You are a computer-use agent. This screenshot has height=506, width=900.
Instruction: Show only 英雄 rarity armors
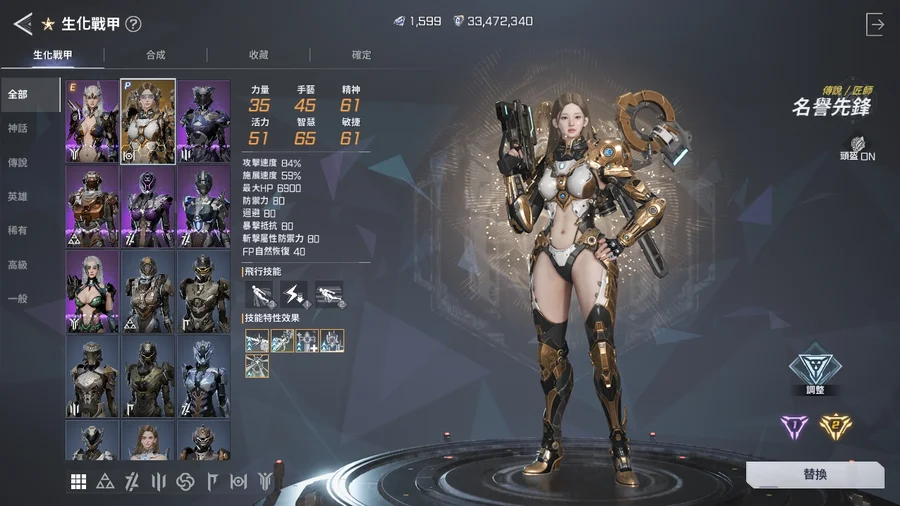click(x=18, y=197)
